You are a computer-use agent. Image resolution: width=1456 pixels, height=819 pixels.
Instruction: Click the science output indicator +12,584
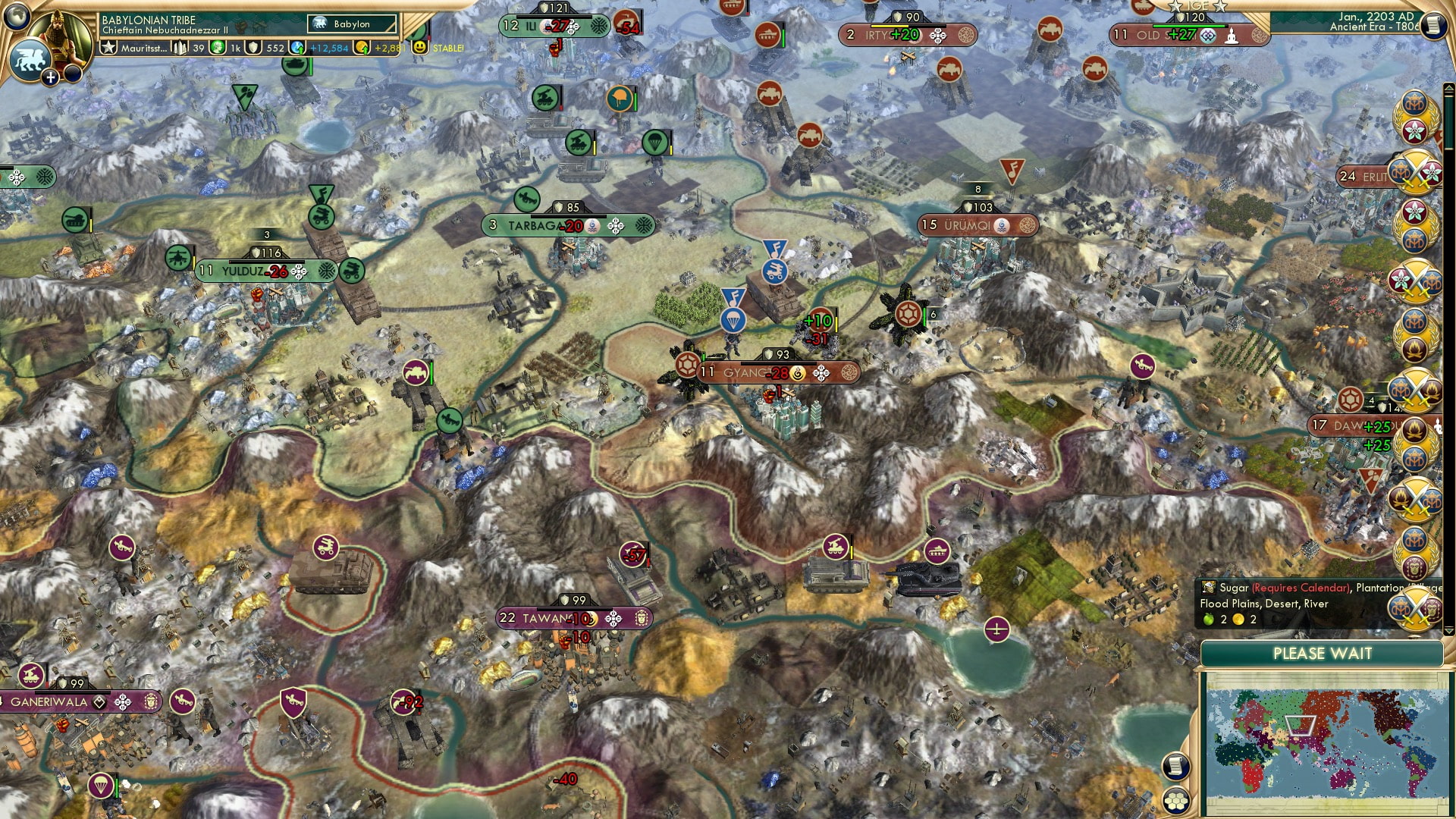(x=328, y=48)
